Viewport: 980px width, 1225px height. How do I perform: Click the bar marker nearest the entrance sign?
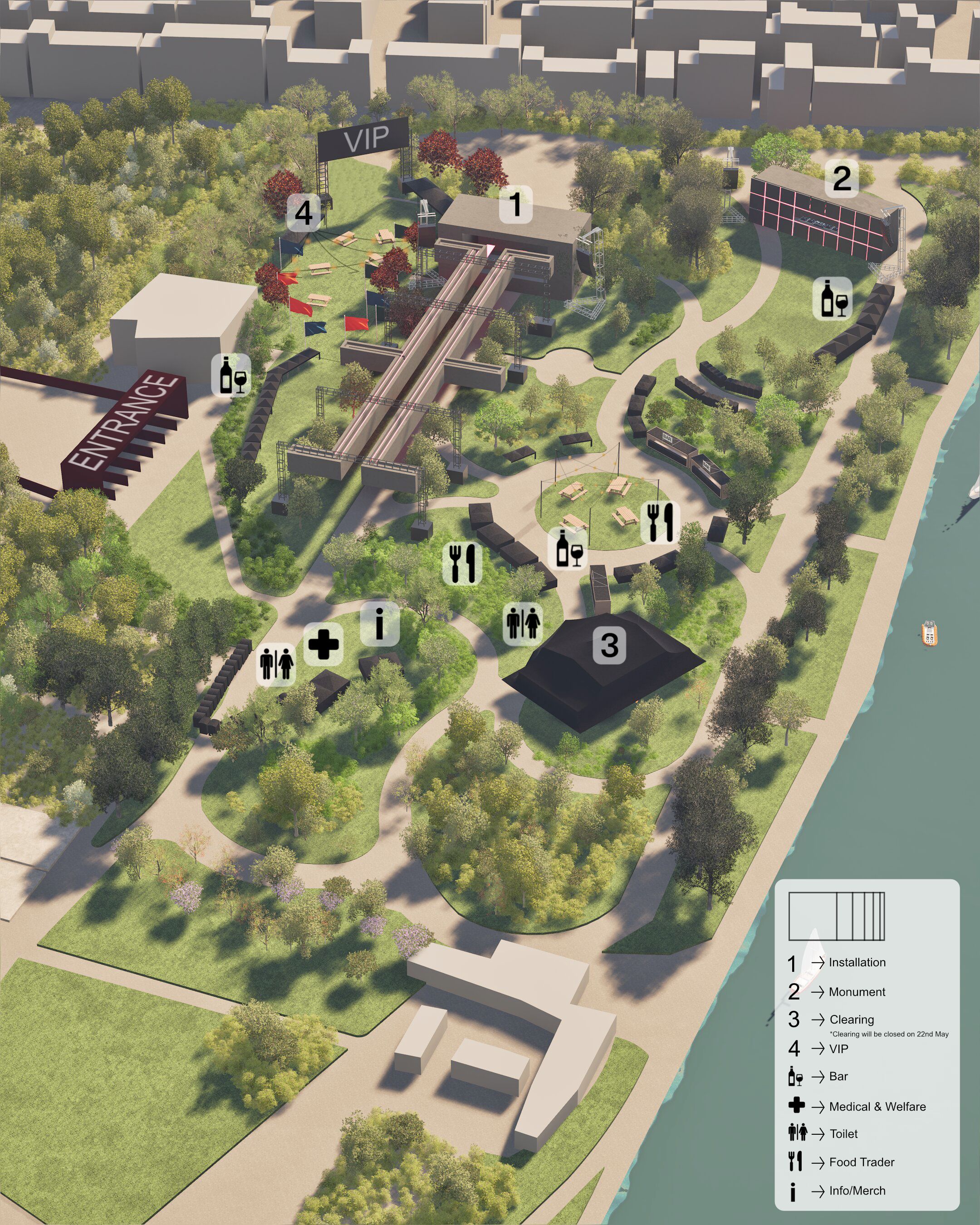click(231, 375)
